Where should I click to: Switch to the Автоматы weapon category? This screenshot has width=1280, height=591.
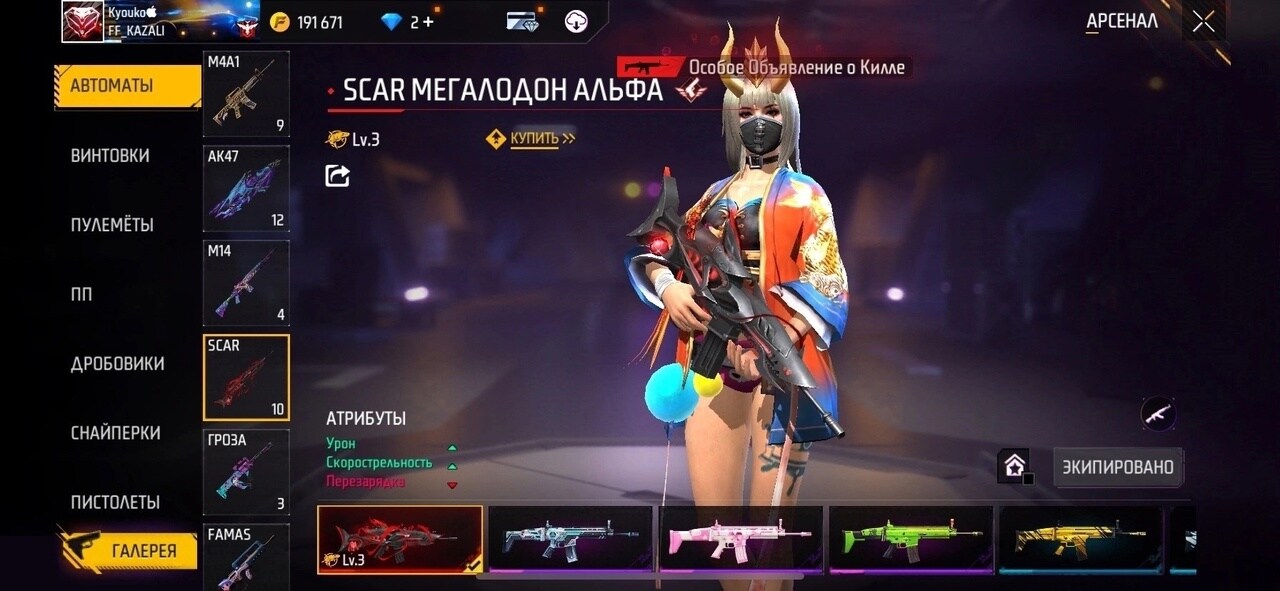point(112,86)
